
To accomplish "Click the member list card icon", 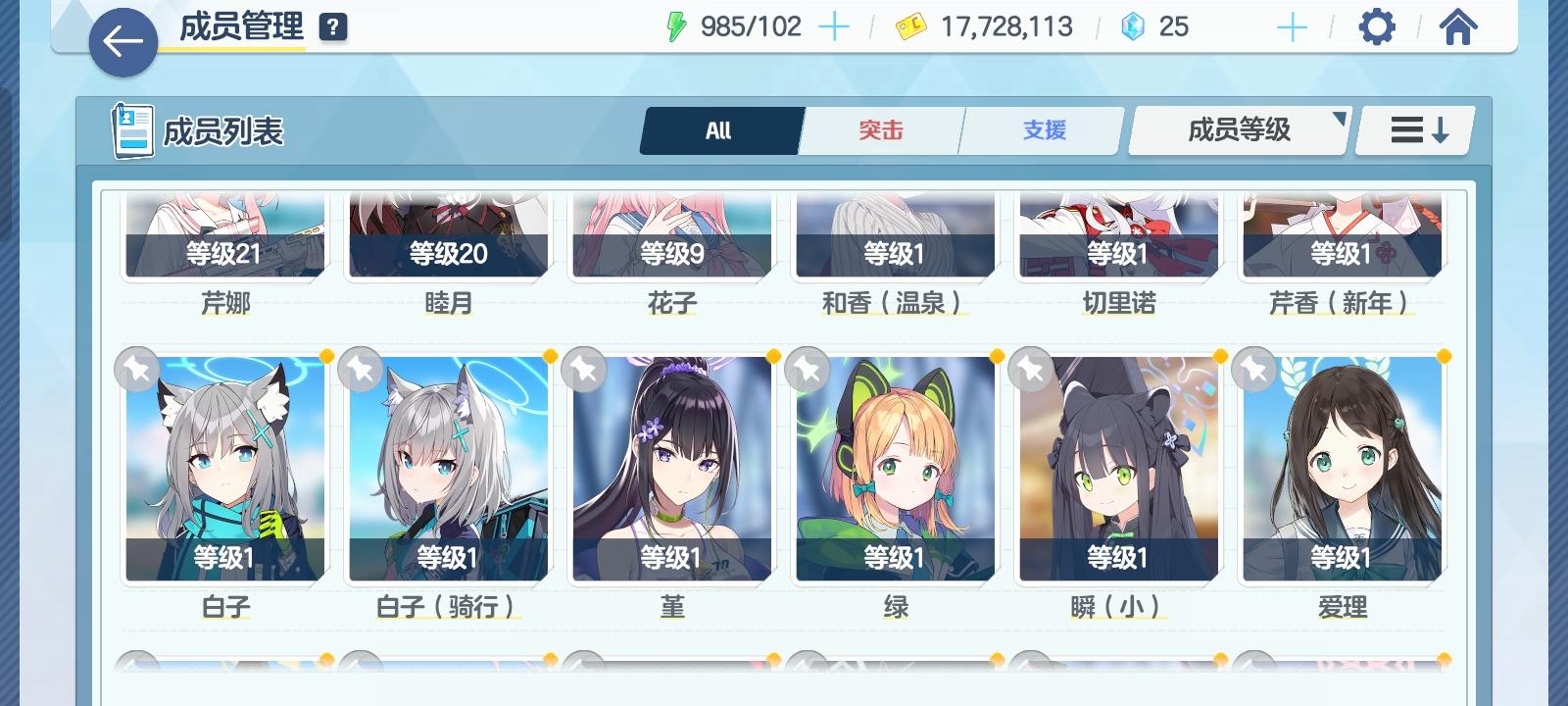I will pyautogui.click(x=130, y=128).
